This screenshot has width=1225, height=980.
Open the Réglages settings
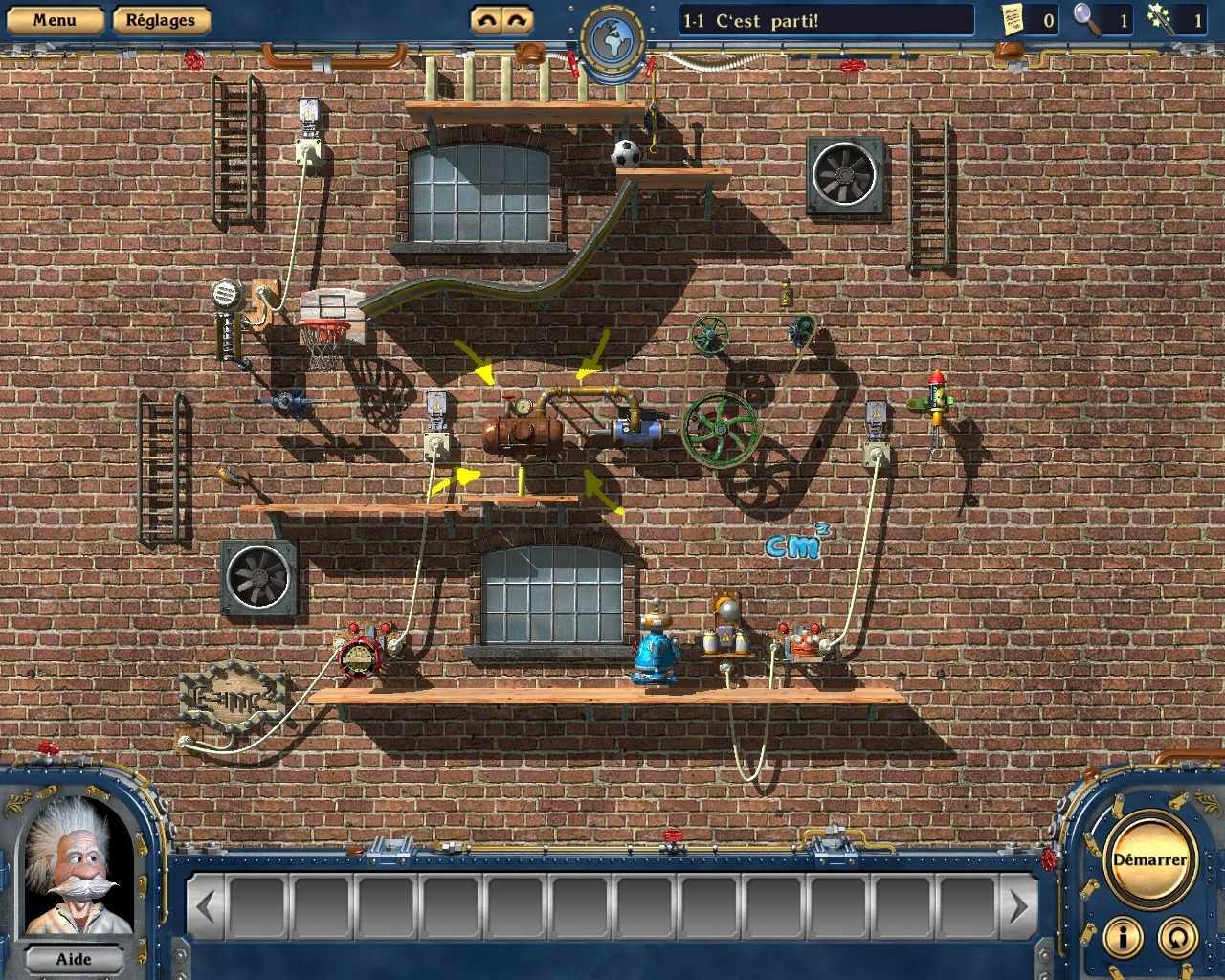pos(160,19)
